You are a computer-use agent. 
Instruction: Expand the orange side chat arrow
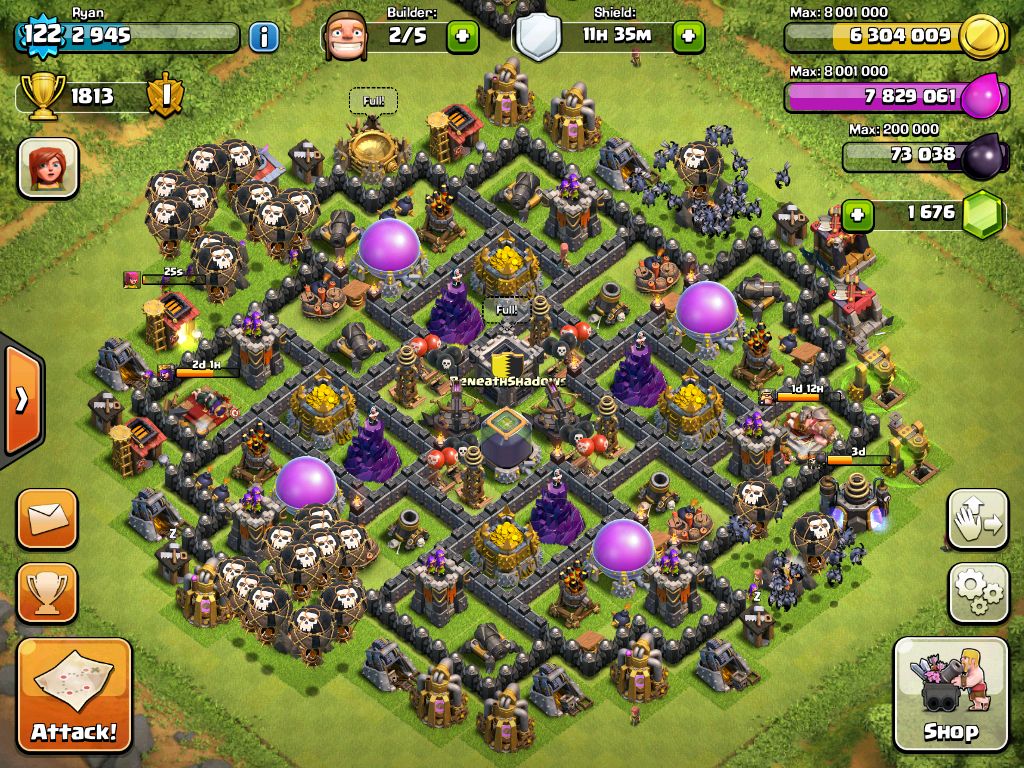click(21, 400)
